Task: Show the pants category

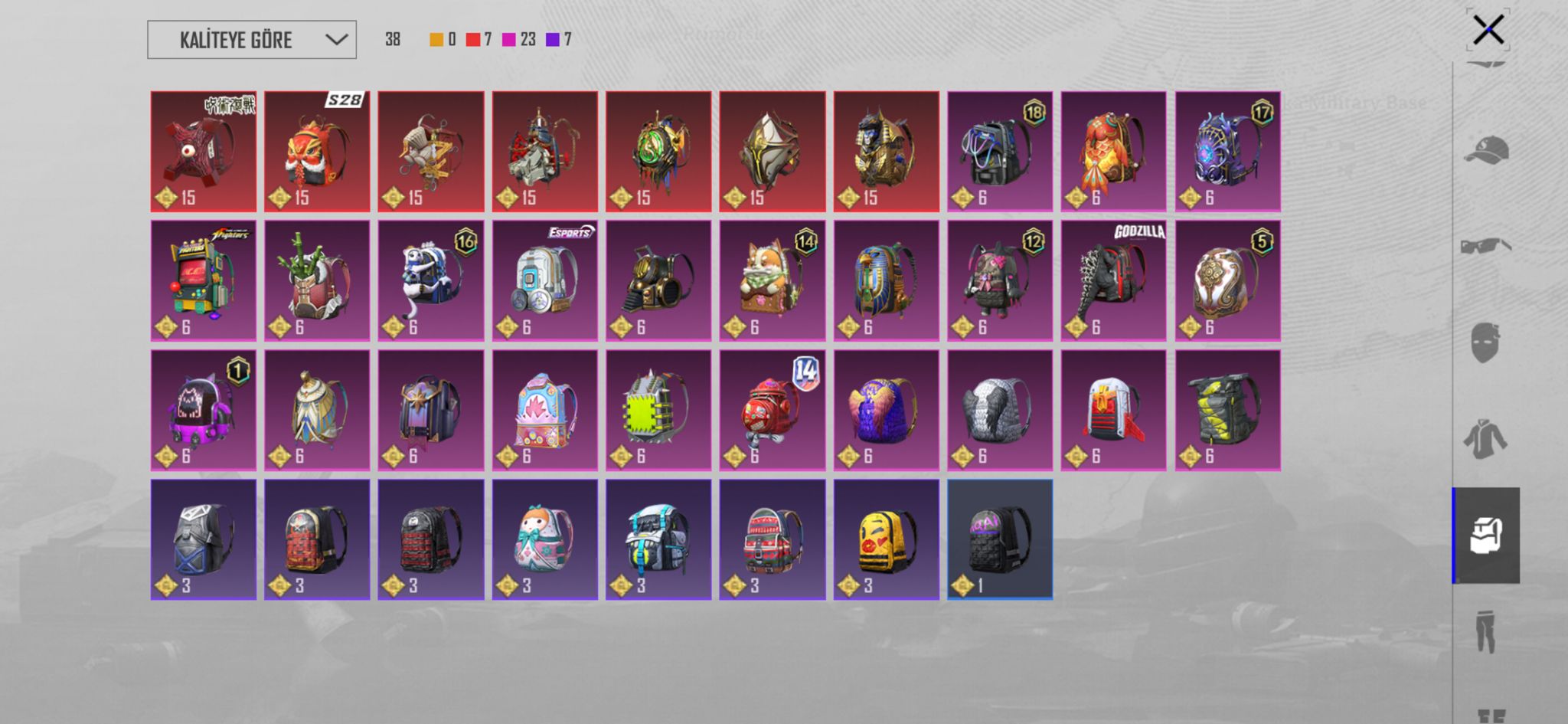Action: (x=1485, y=631)
